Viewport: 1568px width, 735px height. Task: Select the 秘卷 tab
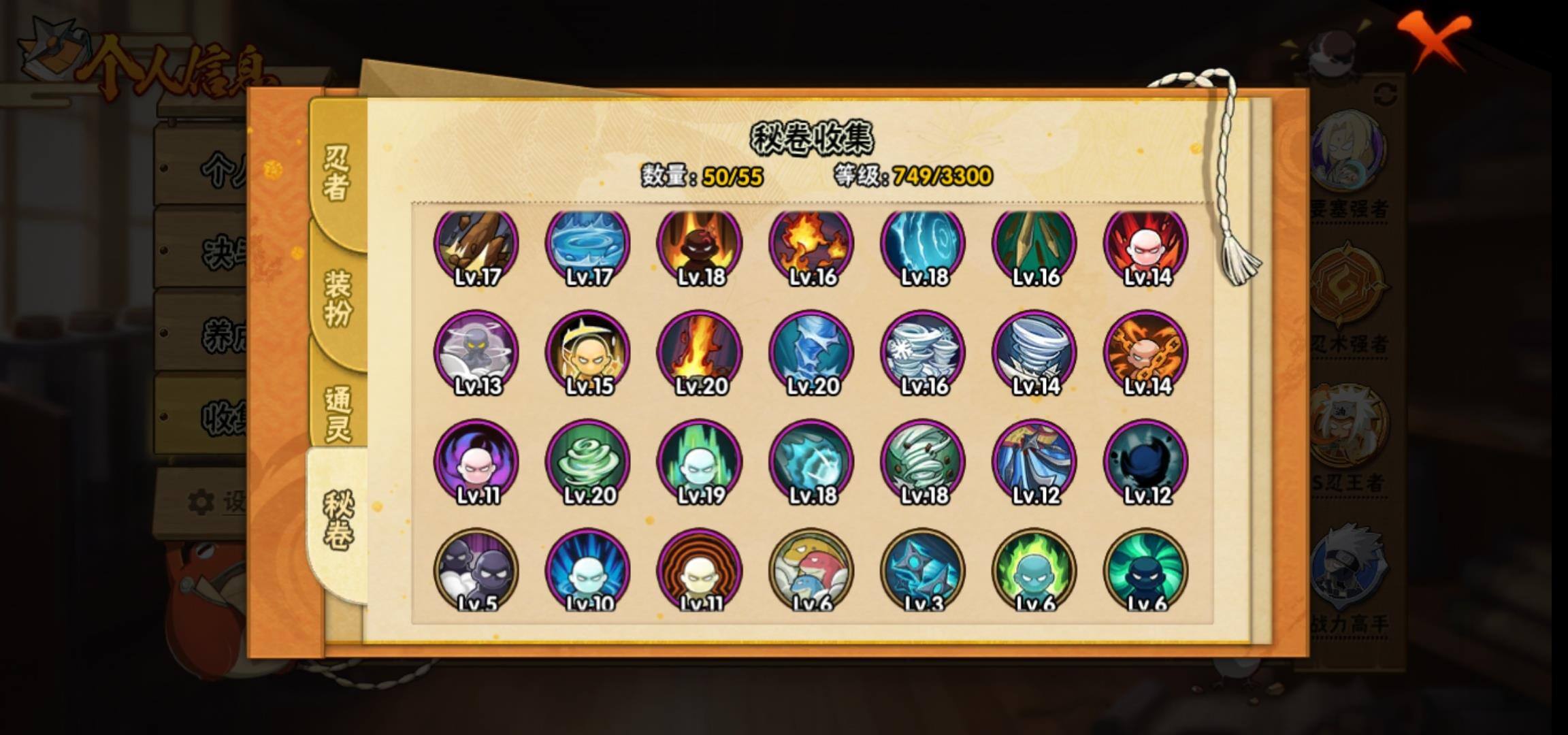click(x=338, y=521)
